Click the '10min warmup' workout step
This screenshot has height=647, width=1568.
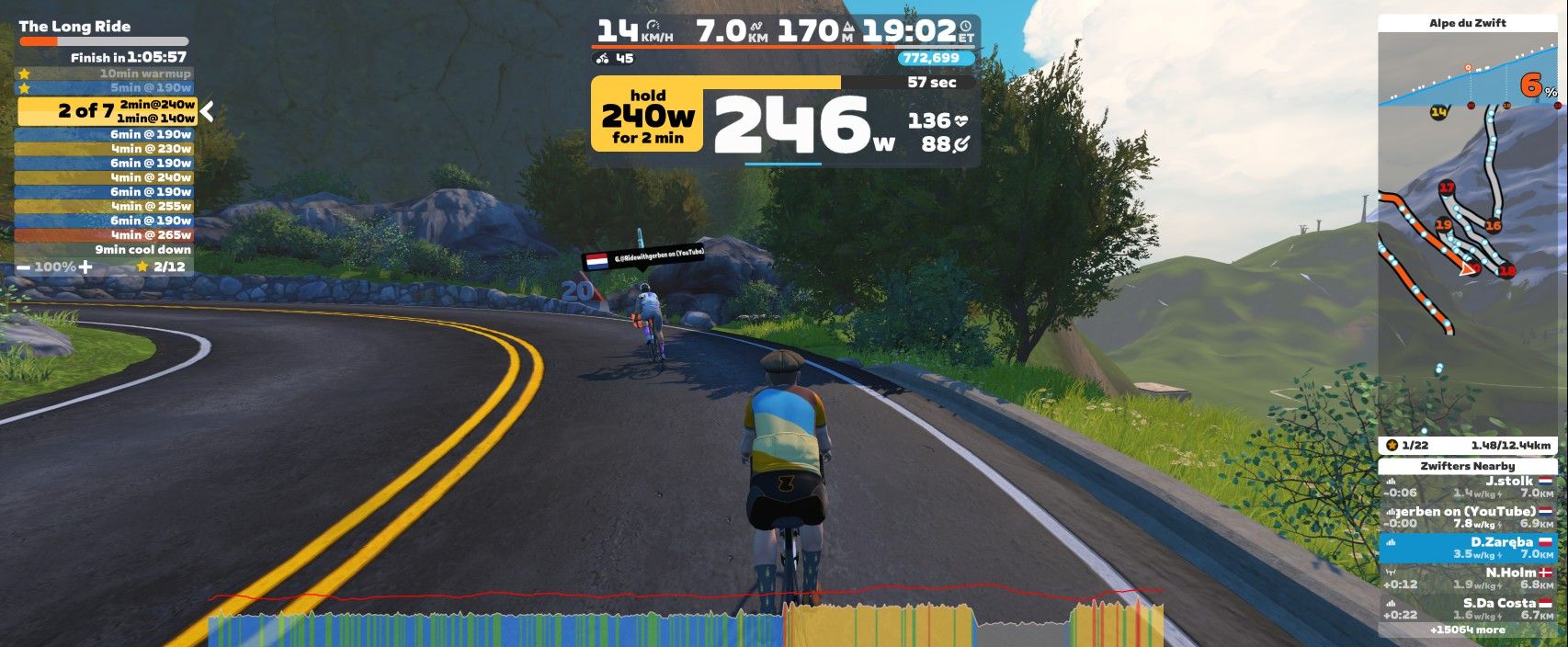tap(104, 74)
